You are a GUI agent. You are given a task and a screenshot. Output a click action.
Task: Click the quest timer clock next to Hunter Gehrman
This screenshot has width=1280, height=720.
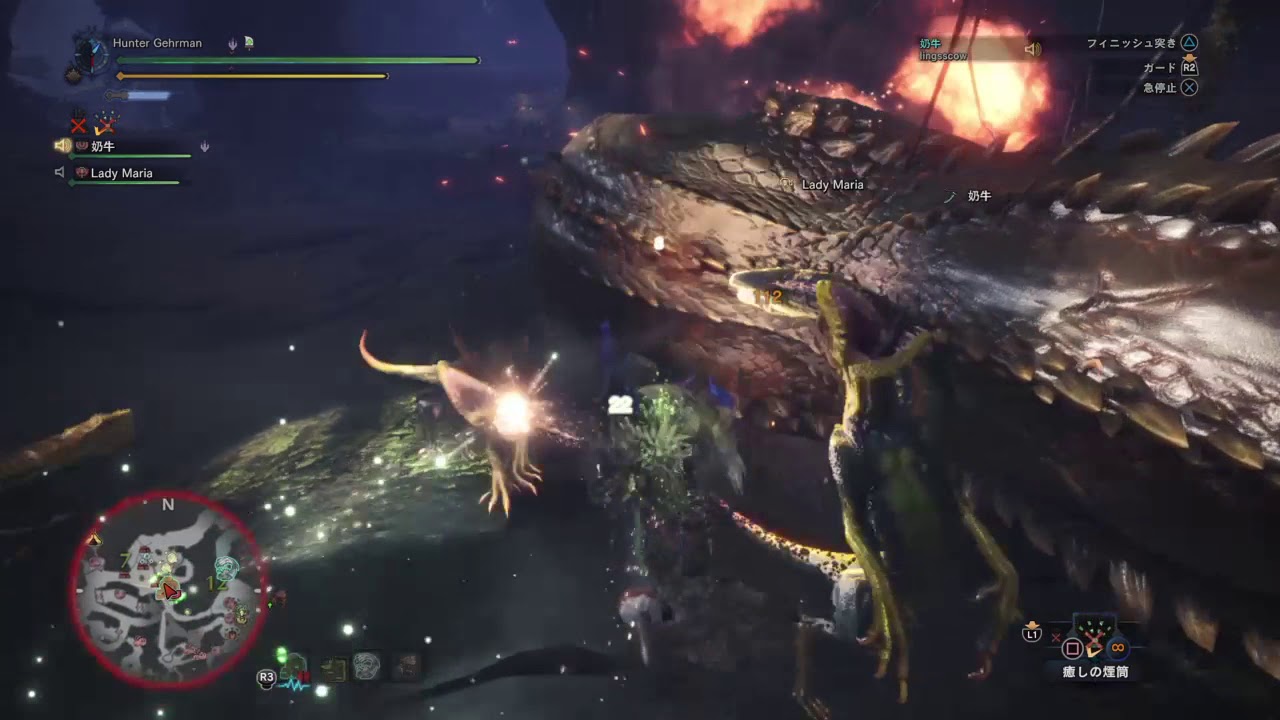point(90,55)
